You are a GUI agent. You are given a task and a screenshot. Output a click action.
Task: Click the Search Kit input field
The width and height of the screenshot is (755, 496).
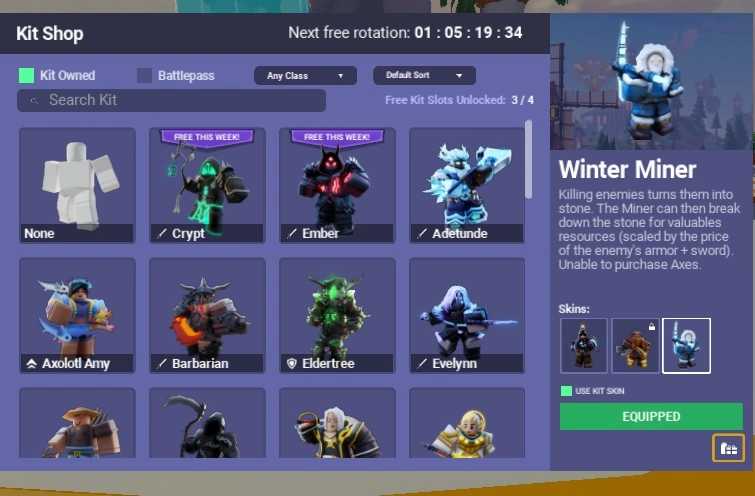click(172, 100)
